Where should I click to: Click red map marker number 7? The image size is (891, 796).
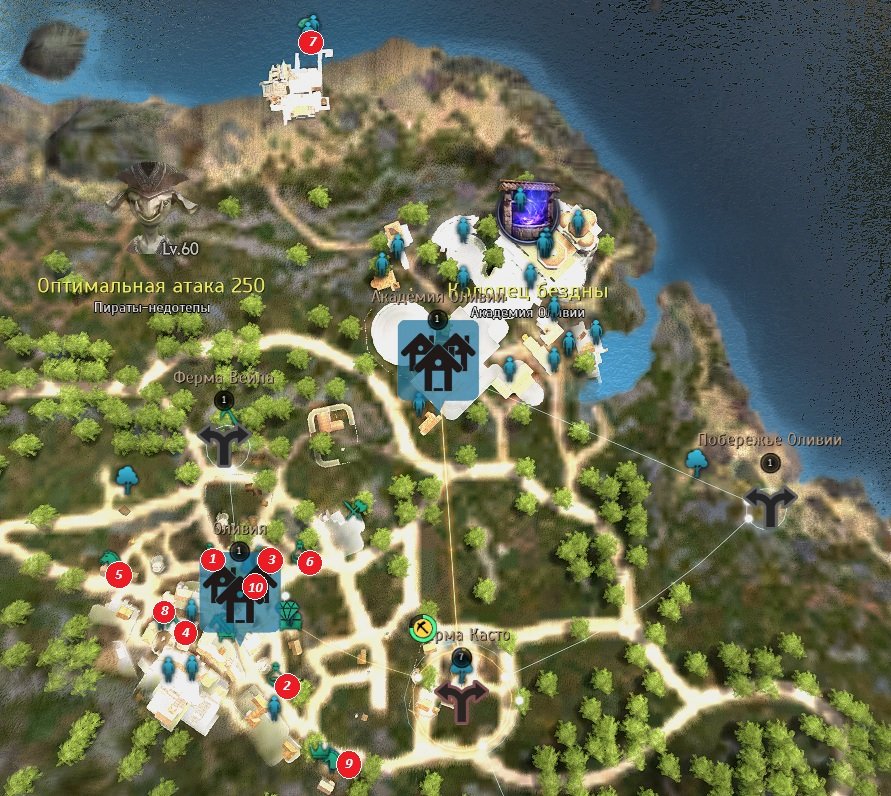coord(311,42)
